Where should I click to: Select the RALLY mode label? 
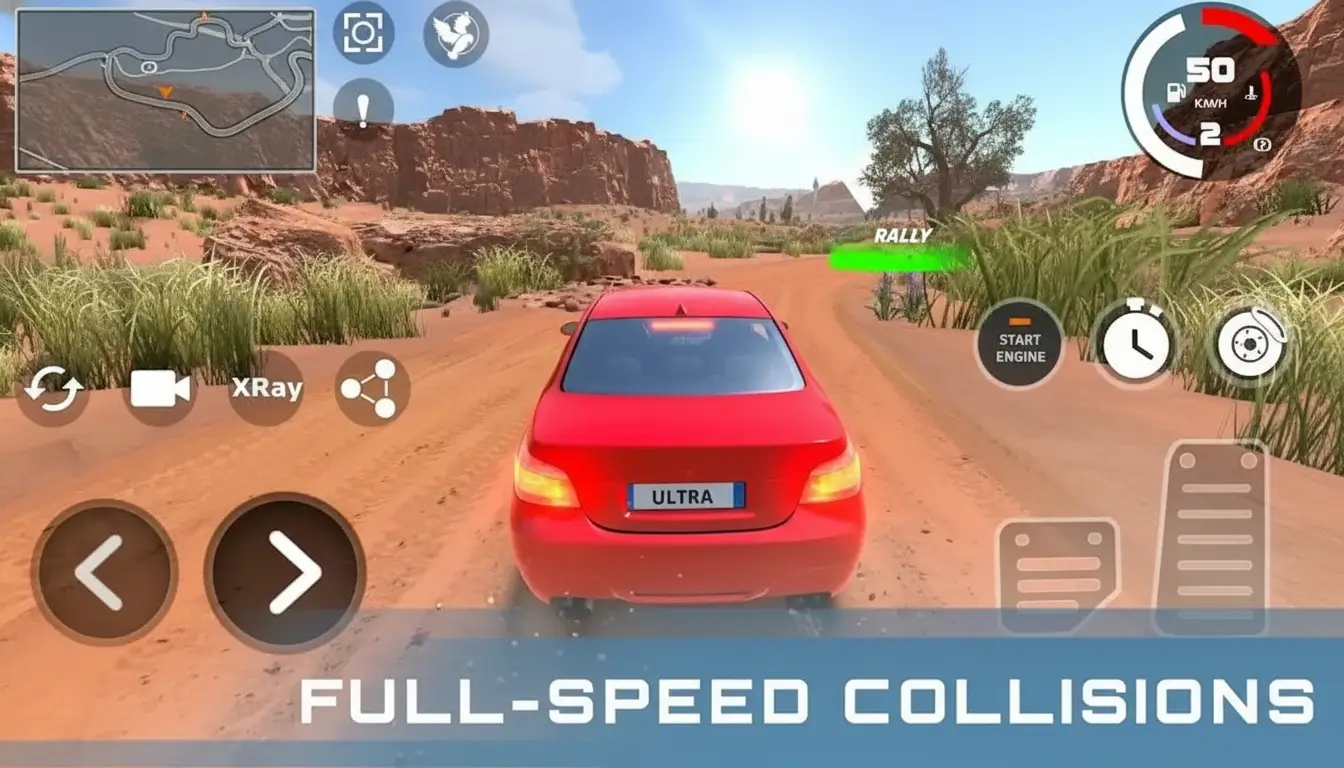coord(901,236)
